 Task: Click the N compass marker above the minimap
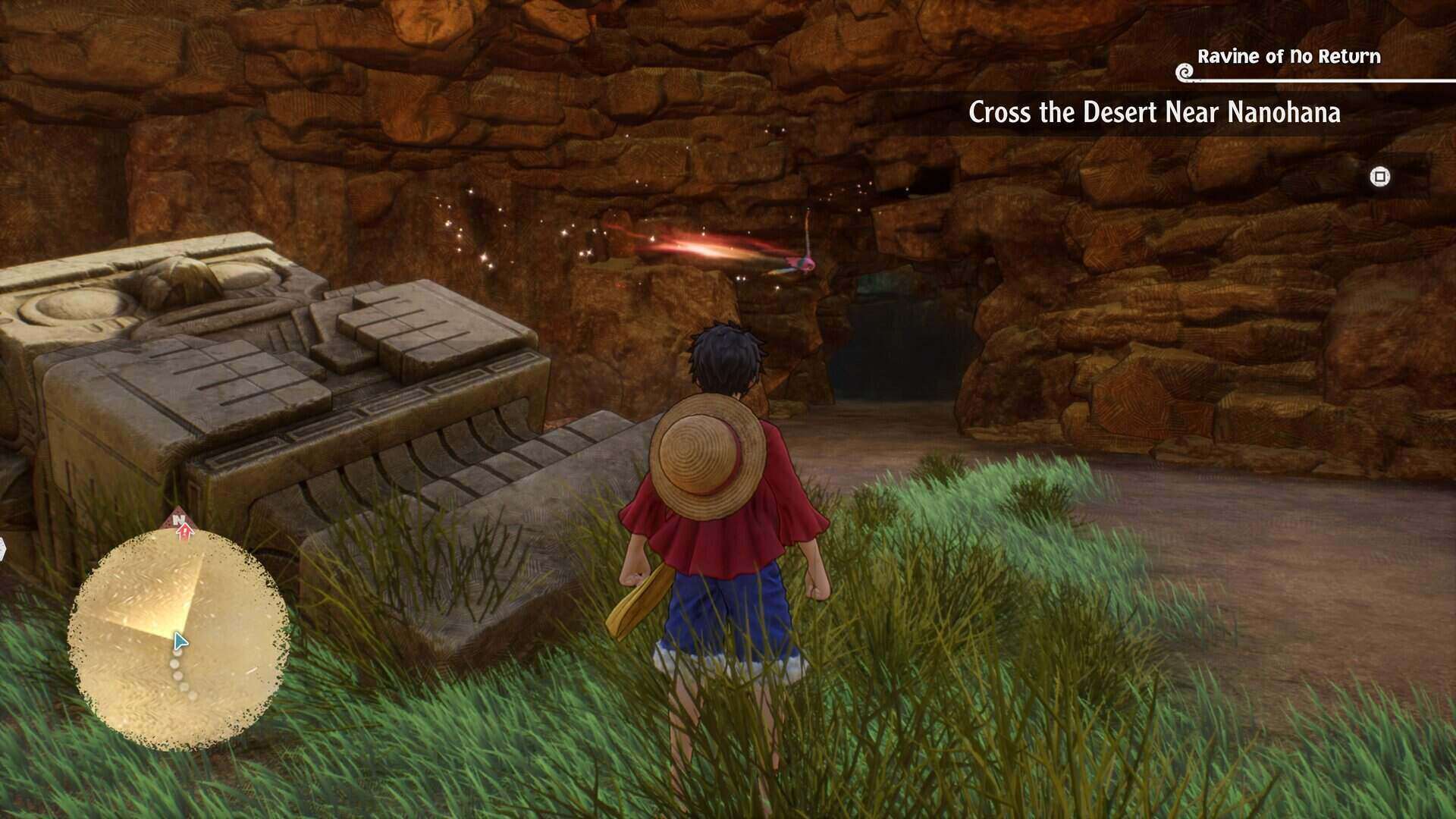[179, 520]
